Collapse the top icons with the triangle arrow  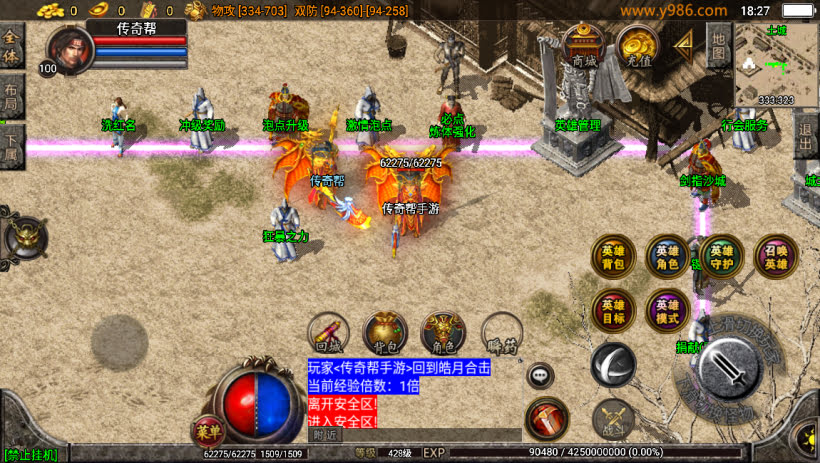coord(684,44)
